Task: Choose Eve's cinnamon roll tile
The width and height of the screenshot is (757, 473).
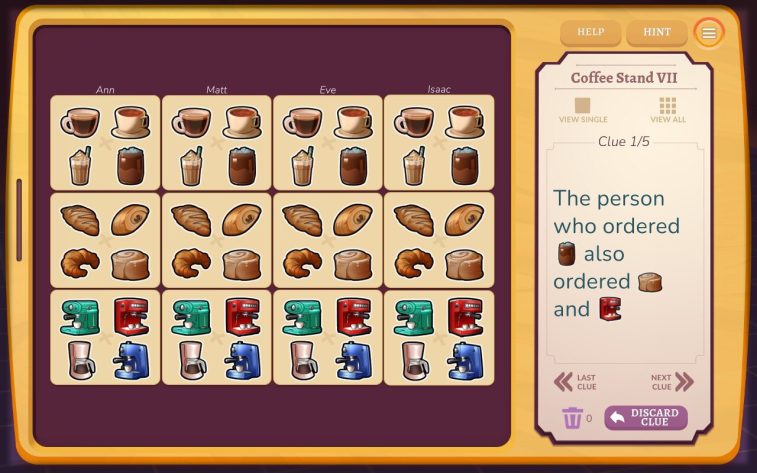Action: click(x=353, y=263)
